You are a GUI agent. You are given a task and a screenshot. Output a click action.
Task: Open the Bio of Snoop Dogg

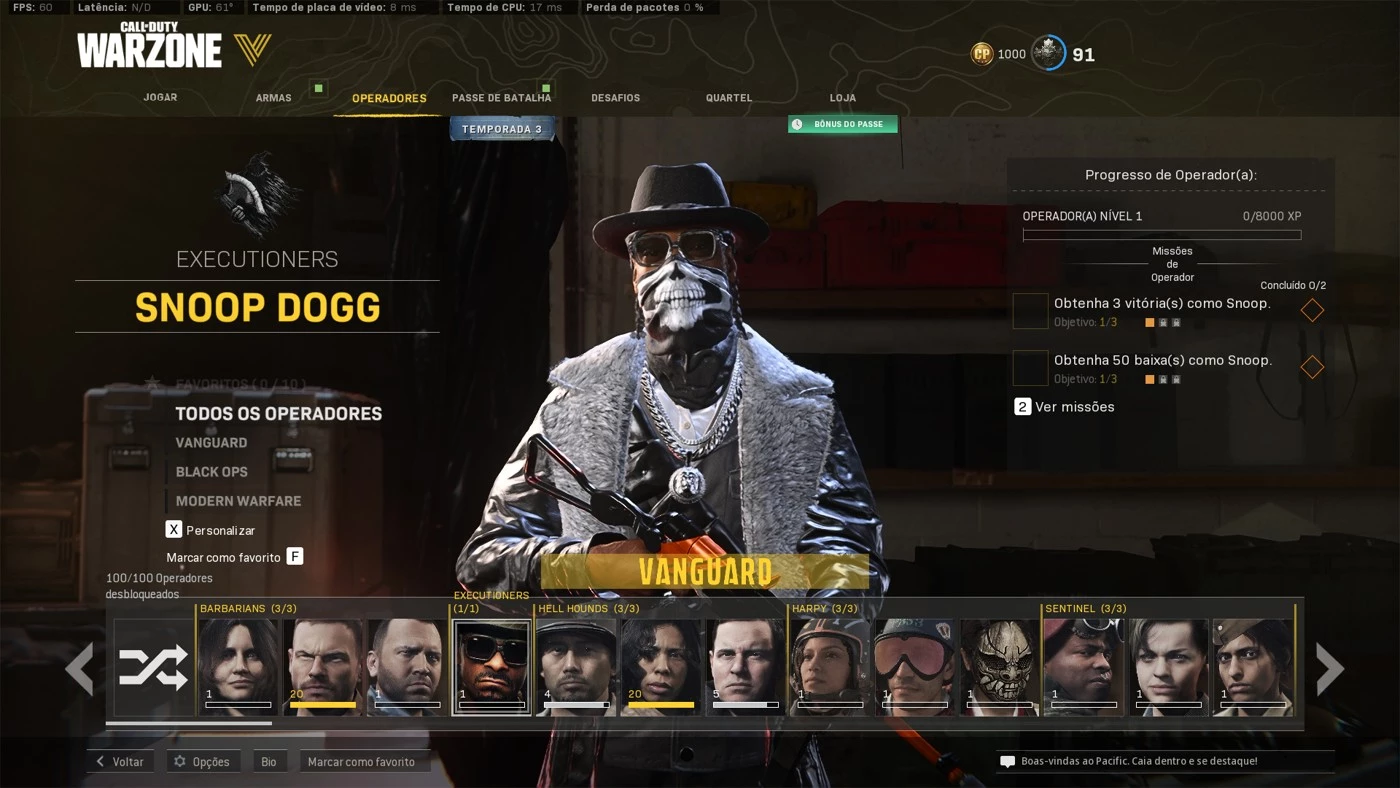(x=268, y=761)
